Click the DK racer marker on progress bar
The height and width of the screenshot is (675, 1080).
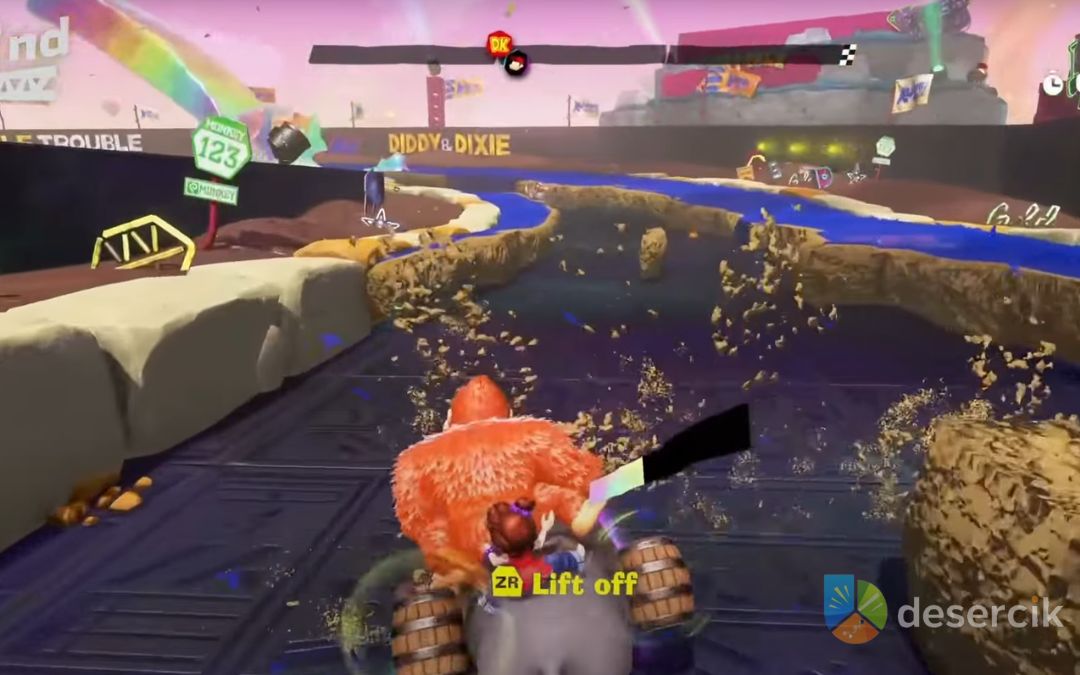[x=498, y=43]
